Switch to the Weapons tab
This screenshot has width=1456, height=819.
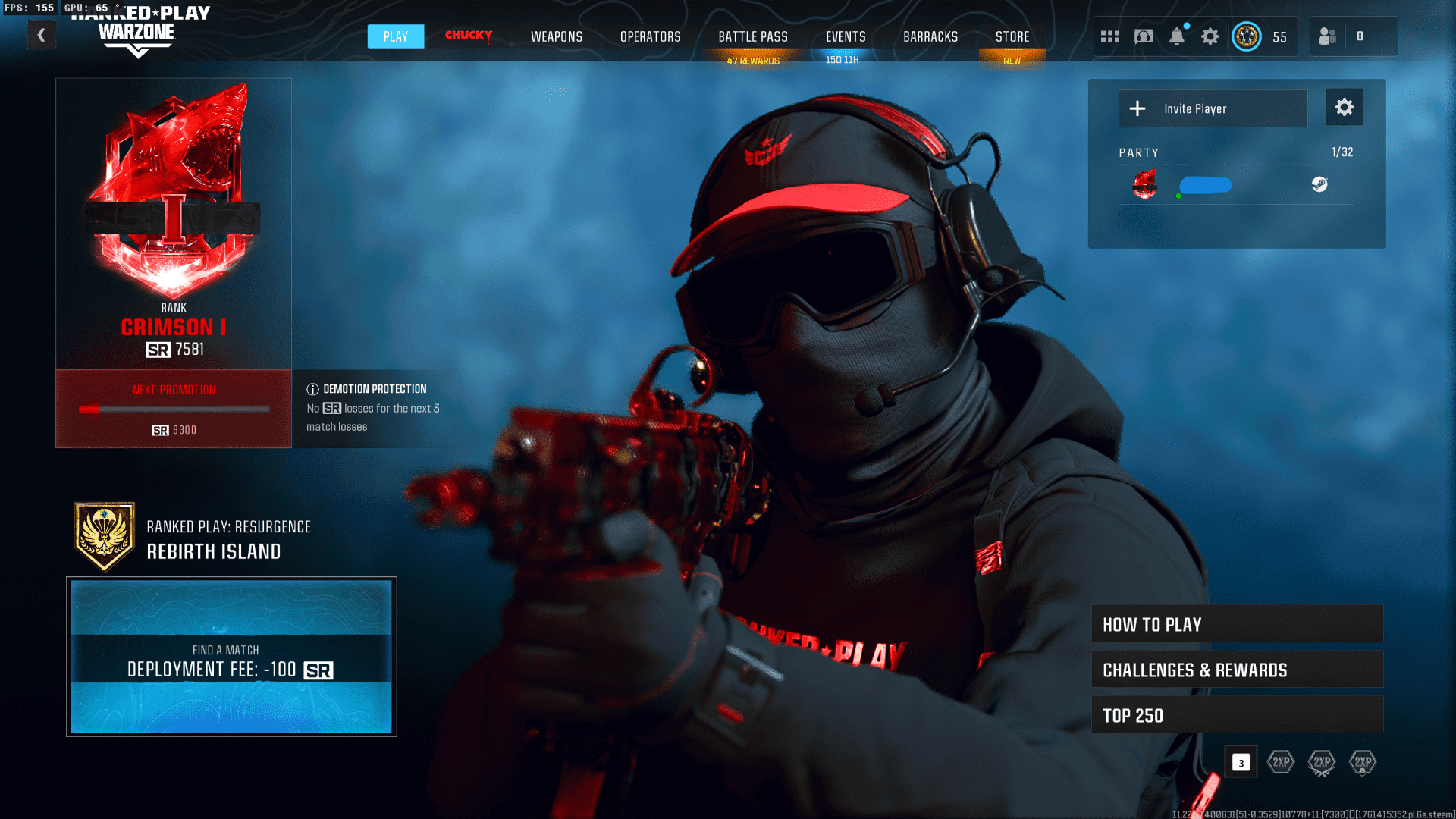tap(557, 36)
